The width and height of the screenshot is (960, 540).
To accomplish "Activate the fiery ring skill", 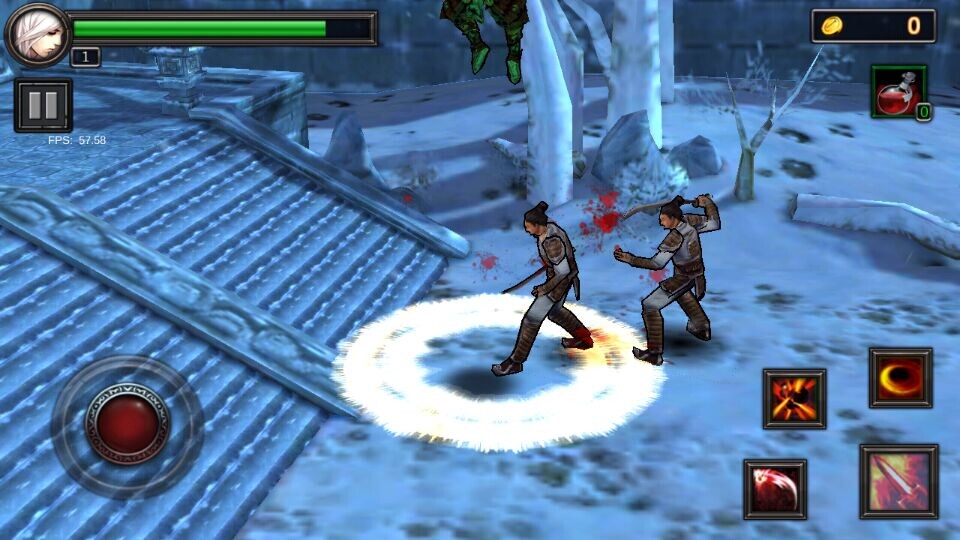I will 900,377.
